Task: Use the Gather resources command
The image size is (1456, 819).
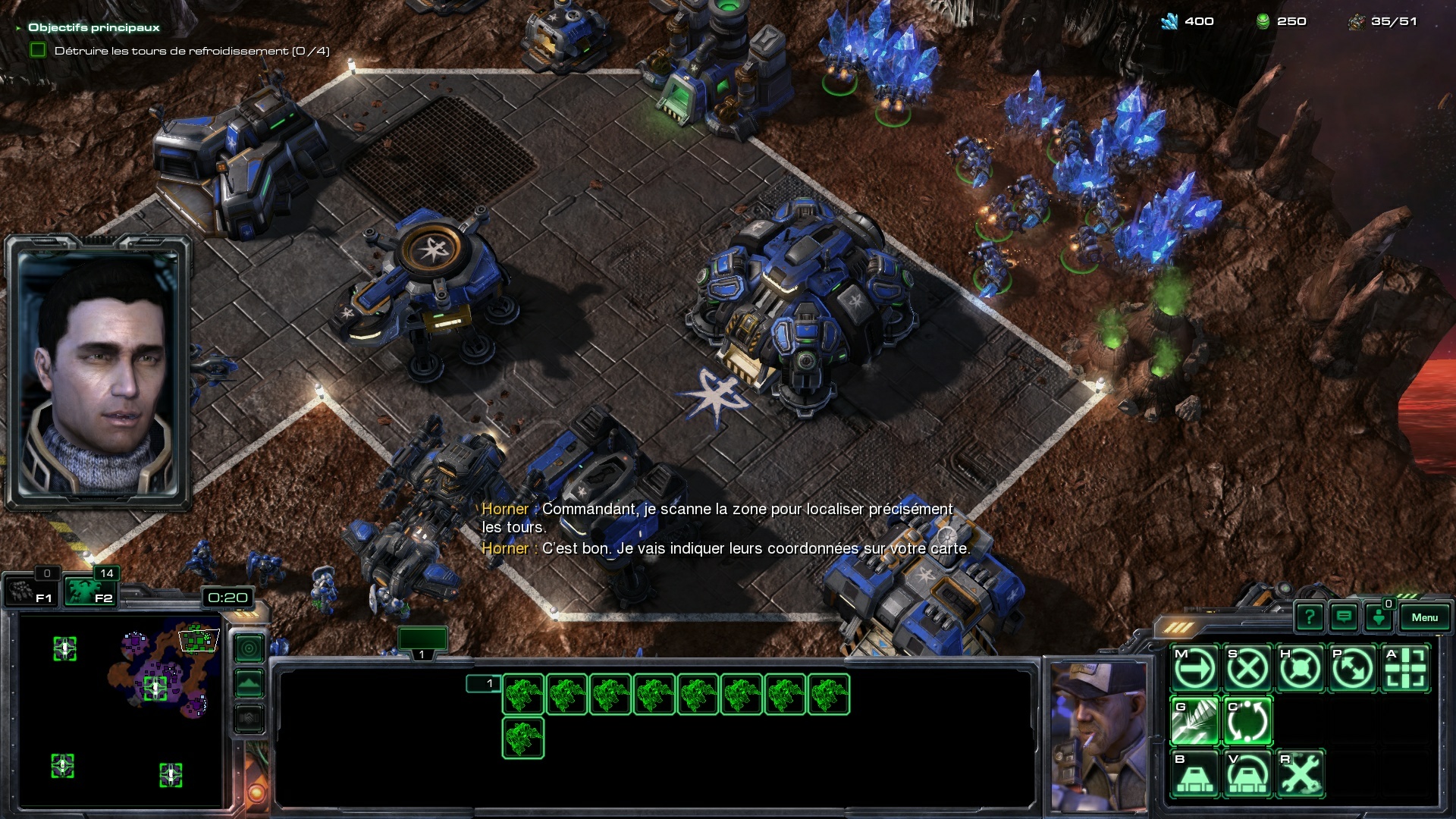Action: [1195, 721]
